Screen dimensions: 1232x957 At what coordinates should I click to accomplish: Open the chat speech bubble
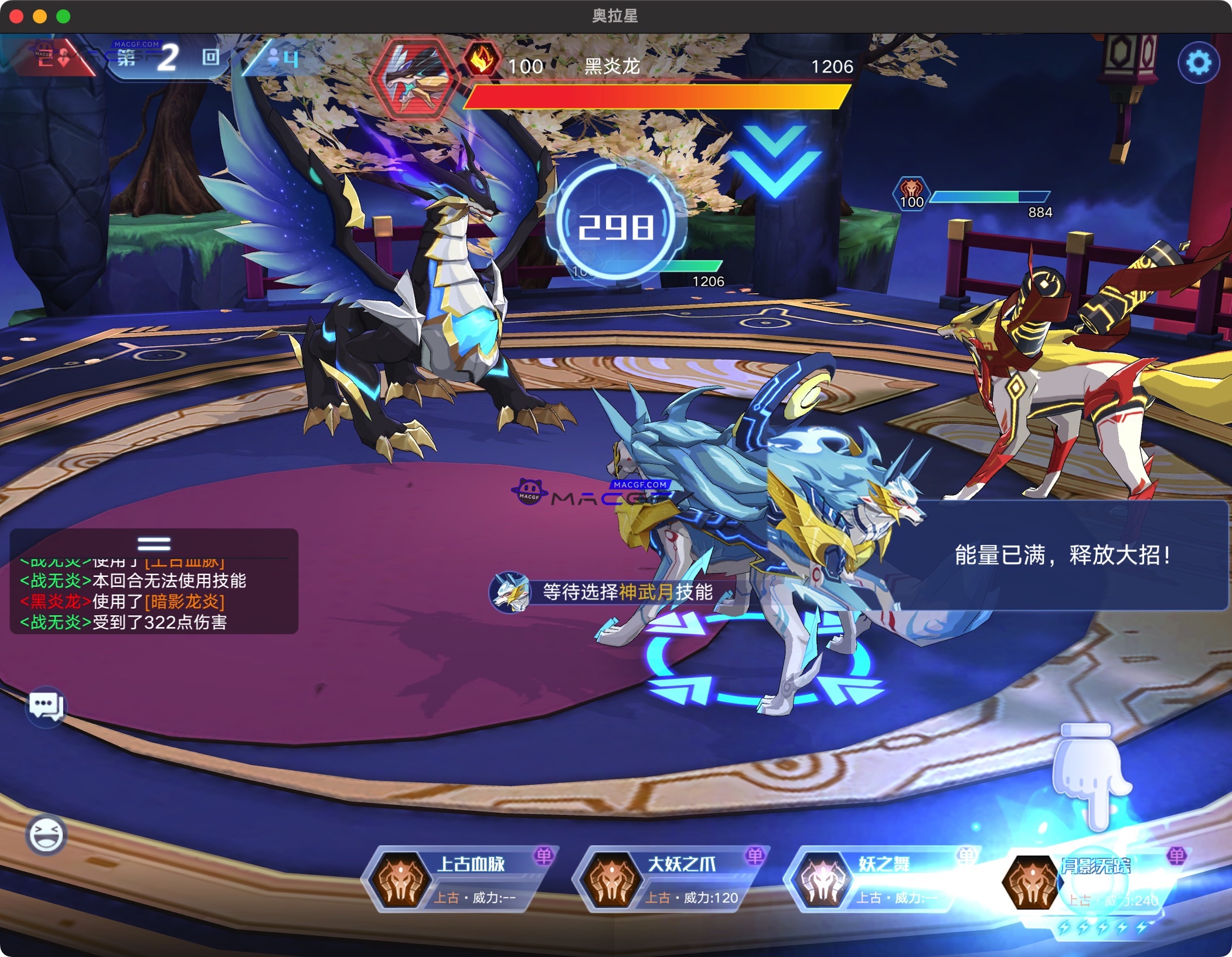click(46, 705)
